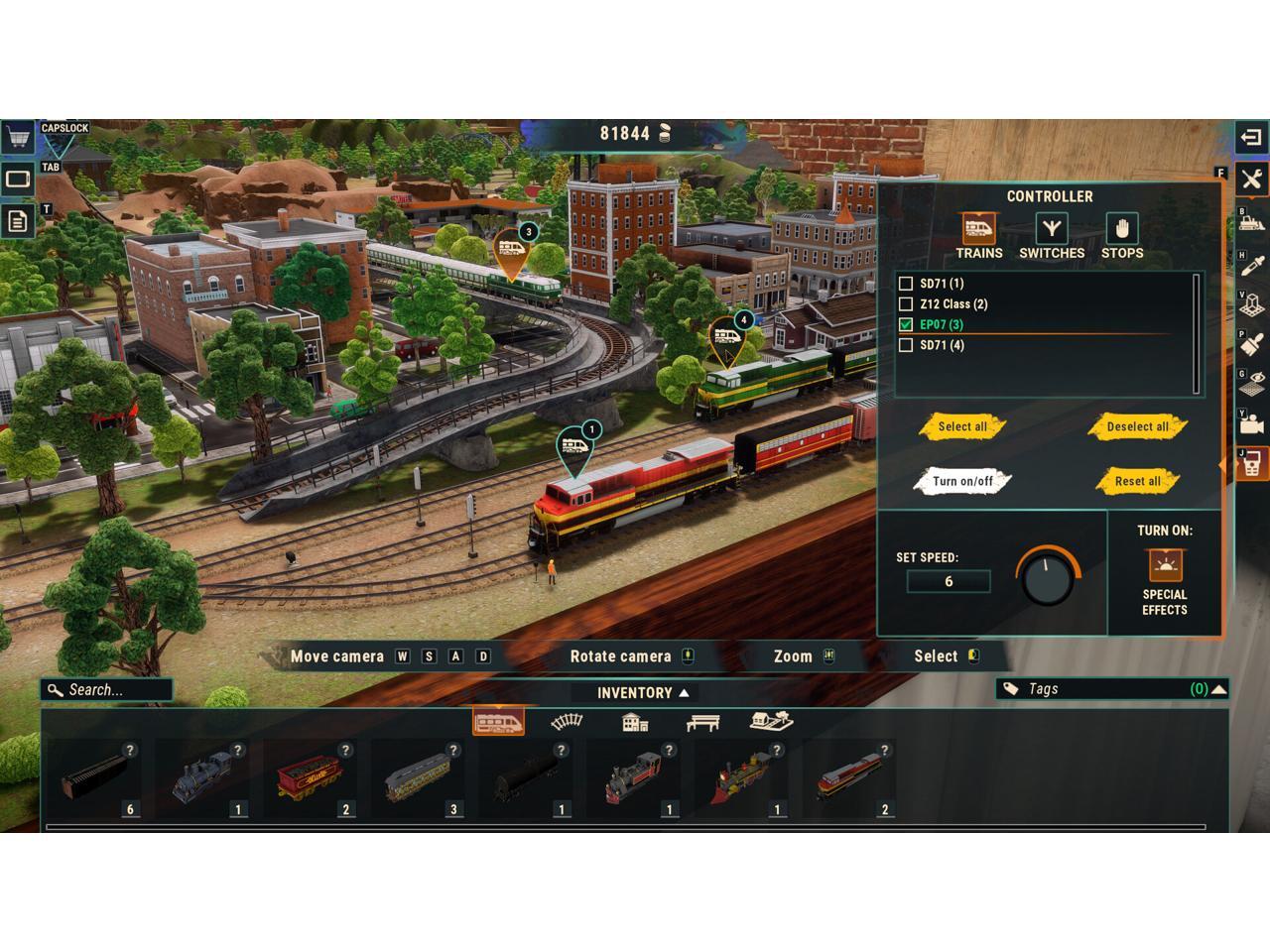Image resolution: width=1270 pixels, height=952 pixels.
Task: Select the red diesel locomotive inventory item
Action: [x=850, y=778]
